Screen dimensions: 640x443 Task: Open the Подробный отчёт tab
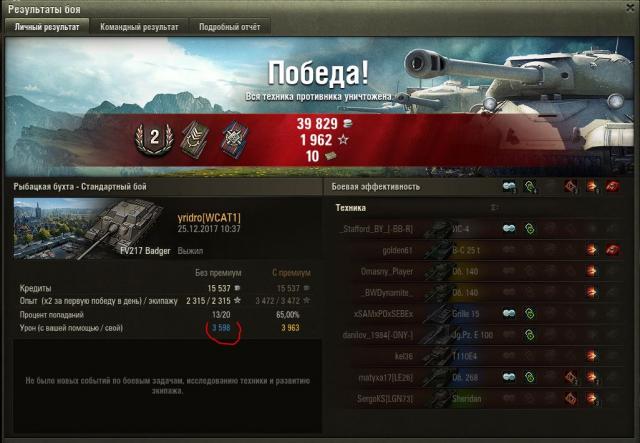[228, 27]
